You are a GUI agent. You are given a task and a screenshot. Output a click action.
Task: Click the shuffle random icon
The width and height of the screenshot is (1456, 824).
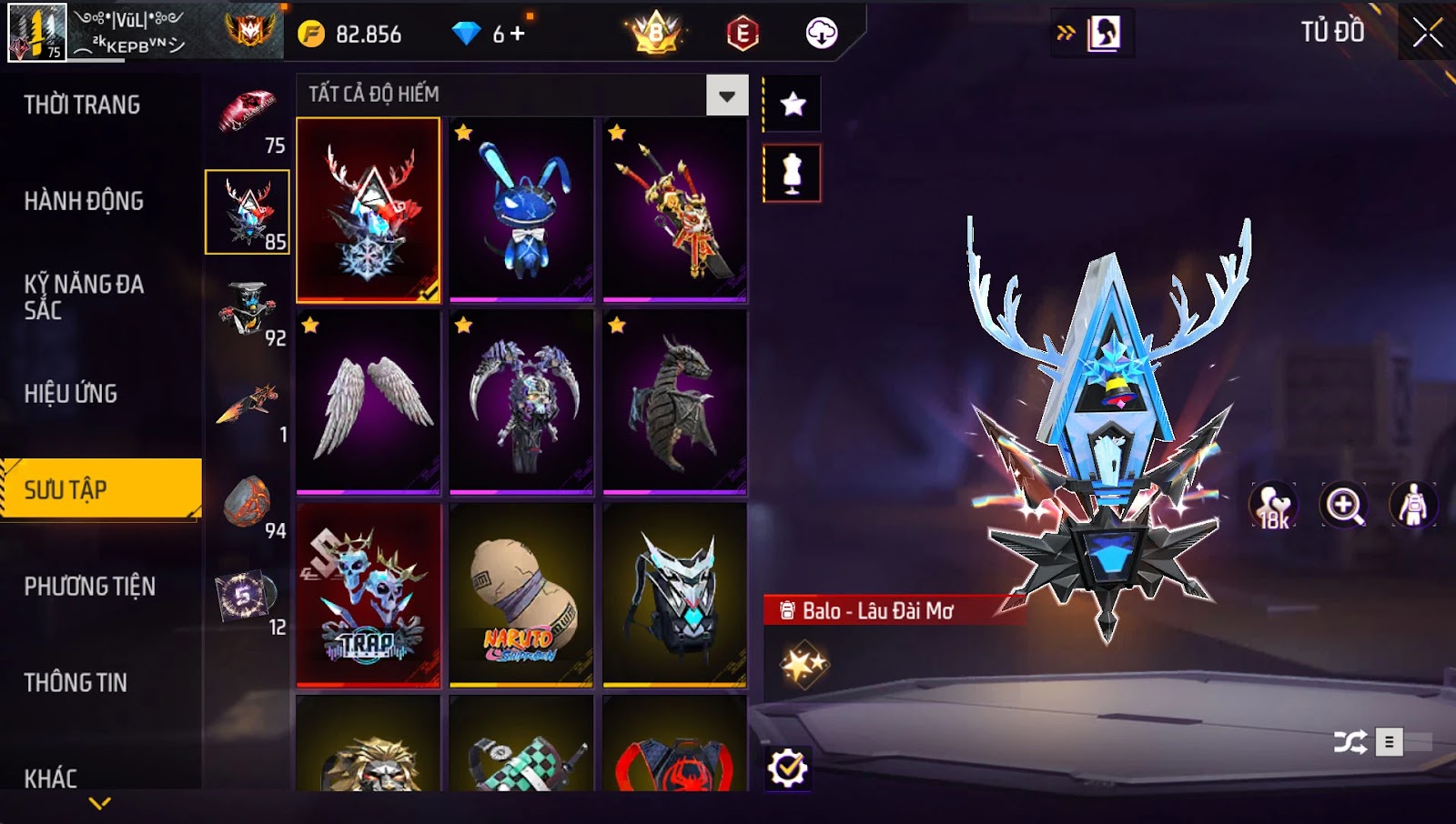pos(1350,742)
